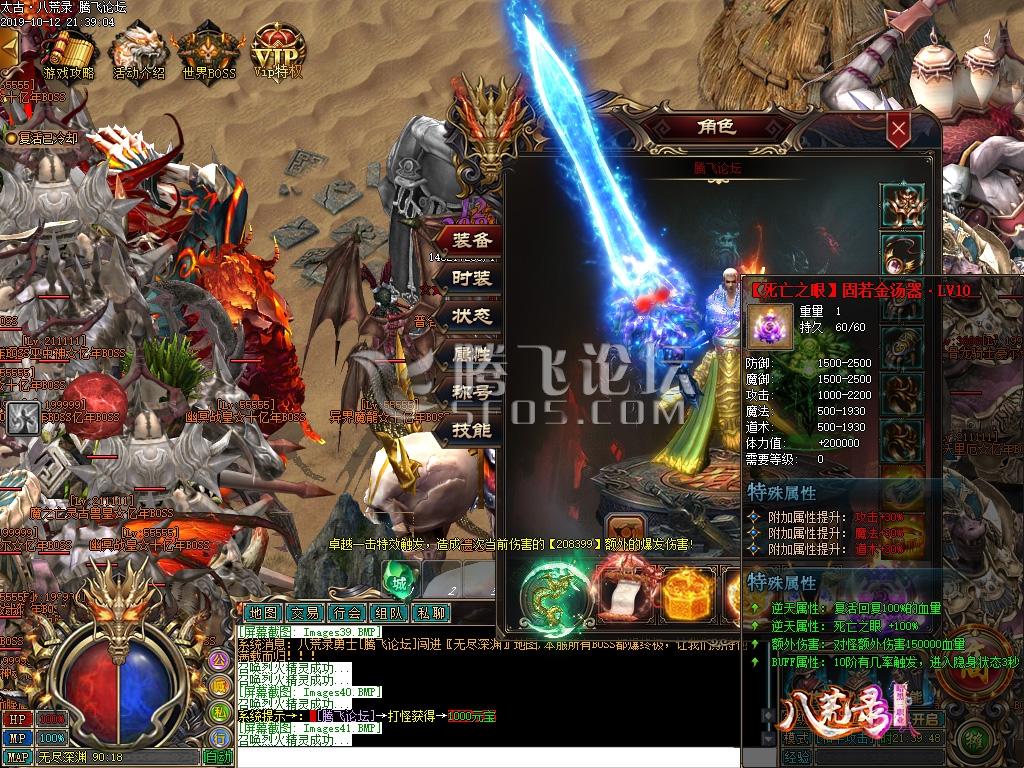Toggle the 自动 auto-combat button

pyautogui.click(x=218, y=757)
